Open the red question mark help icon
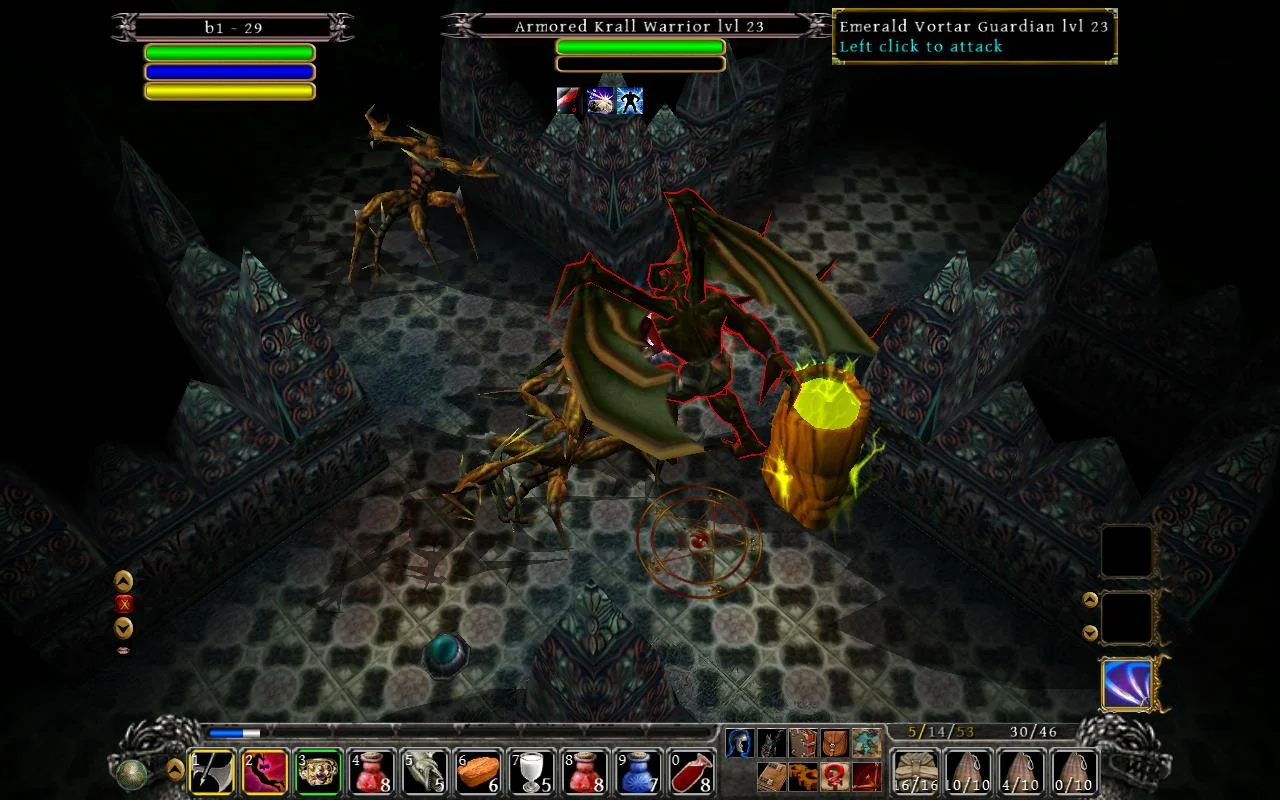 [837, 777]
